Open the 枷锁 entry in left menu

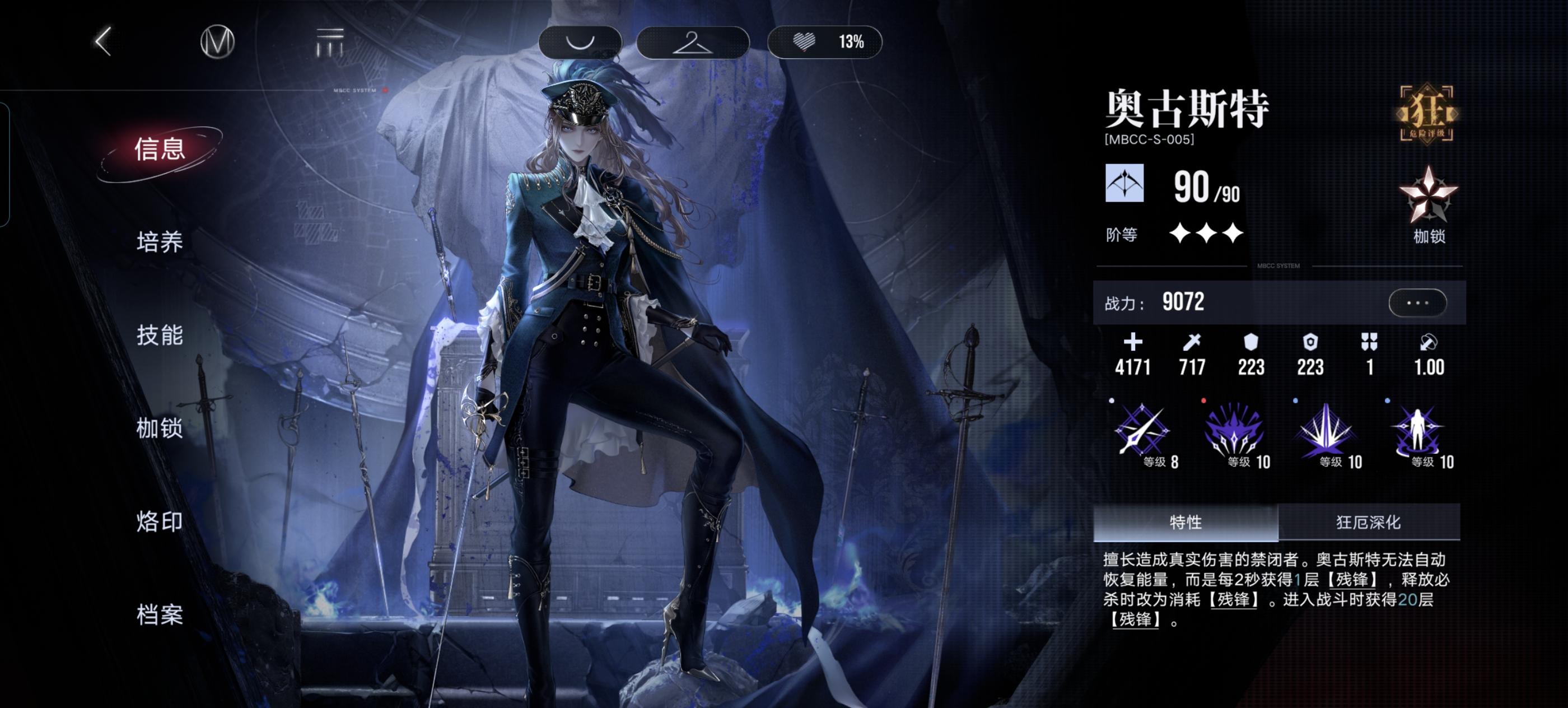[x=160, y=428]
